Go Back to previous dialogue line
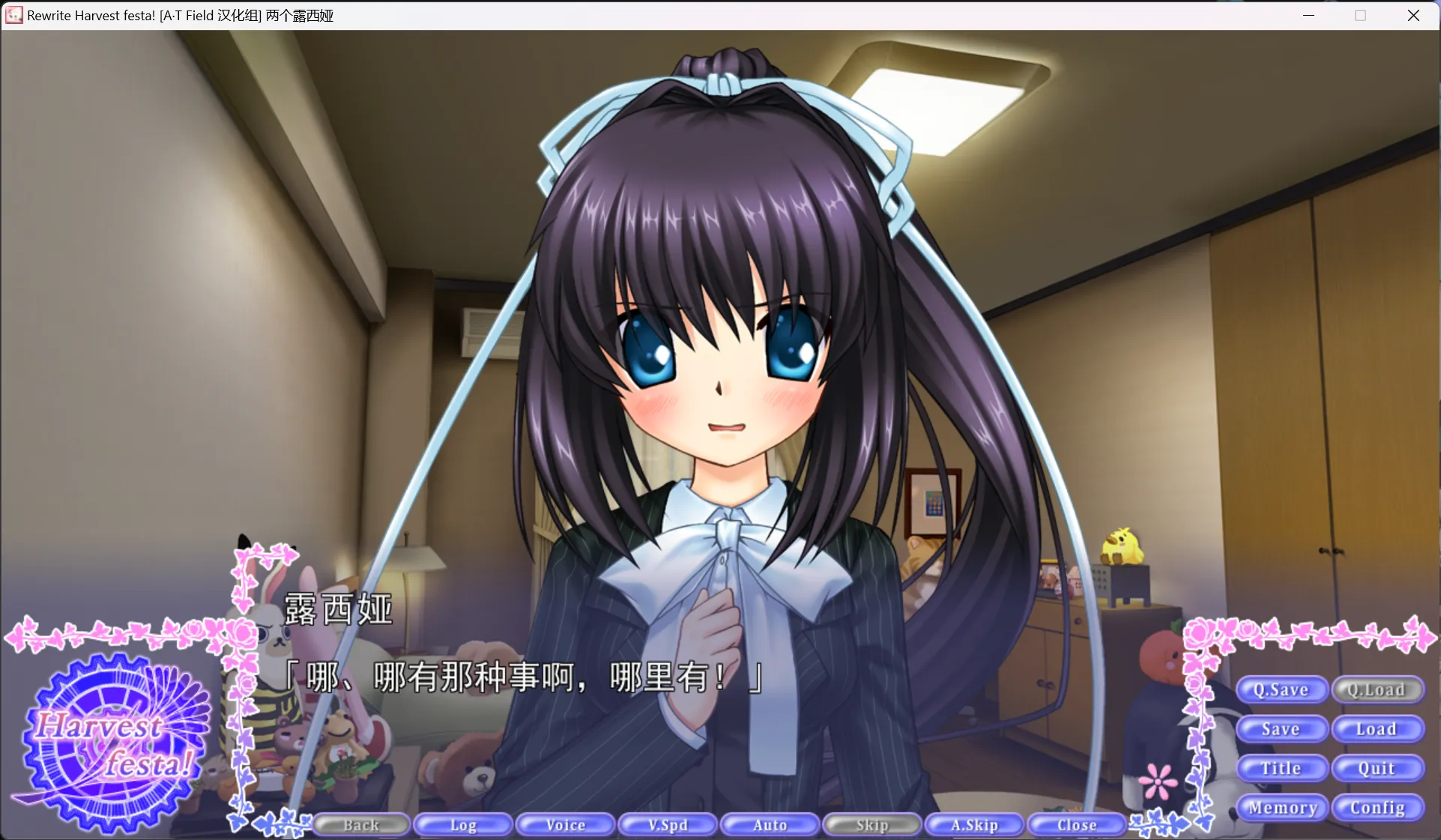This screenshot has height=840, width=1441. point(361,824)
